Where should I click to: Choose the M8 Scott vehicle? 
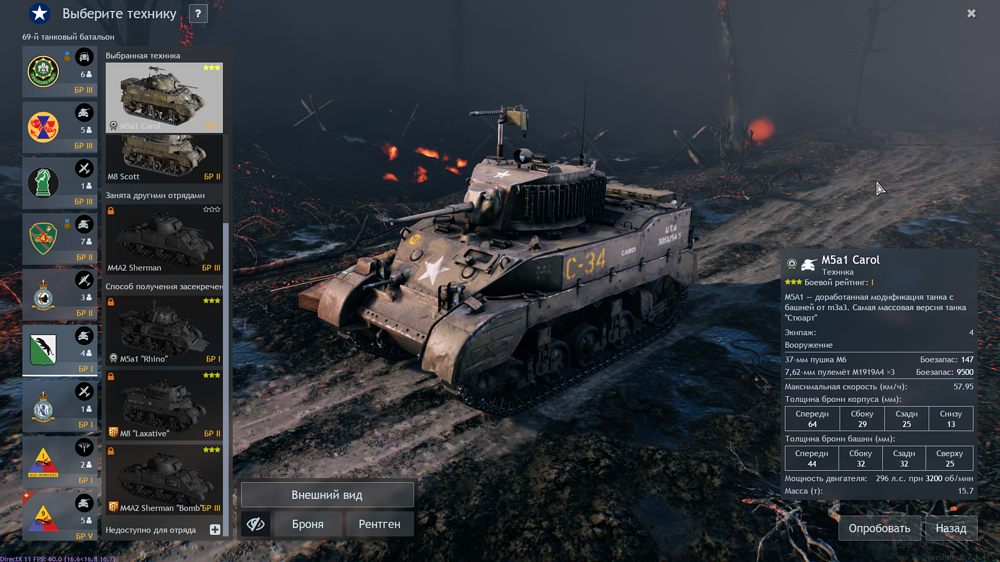pyautogui.click(x=164, y=159)
